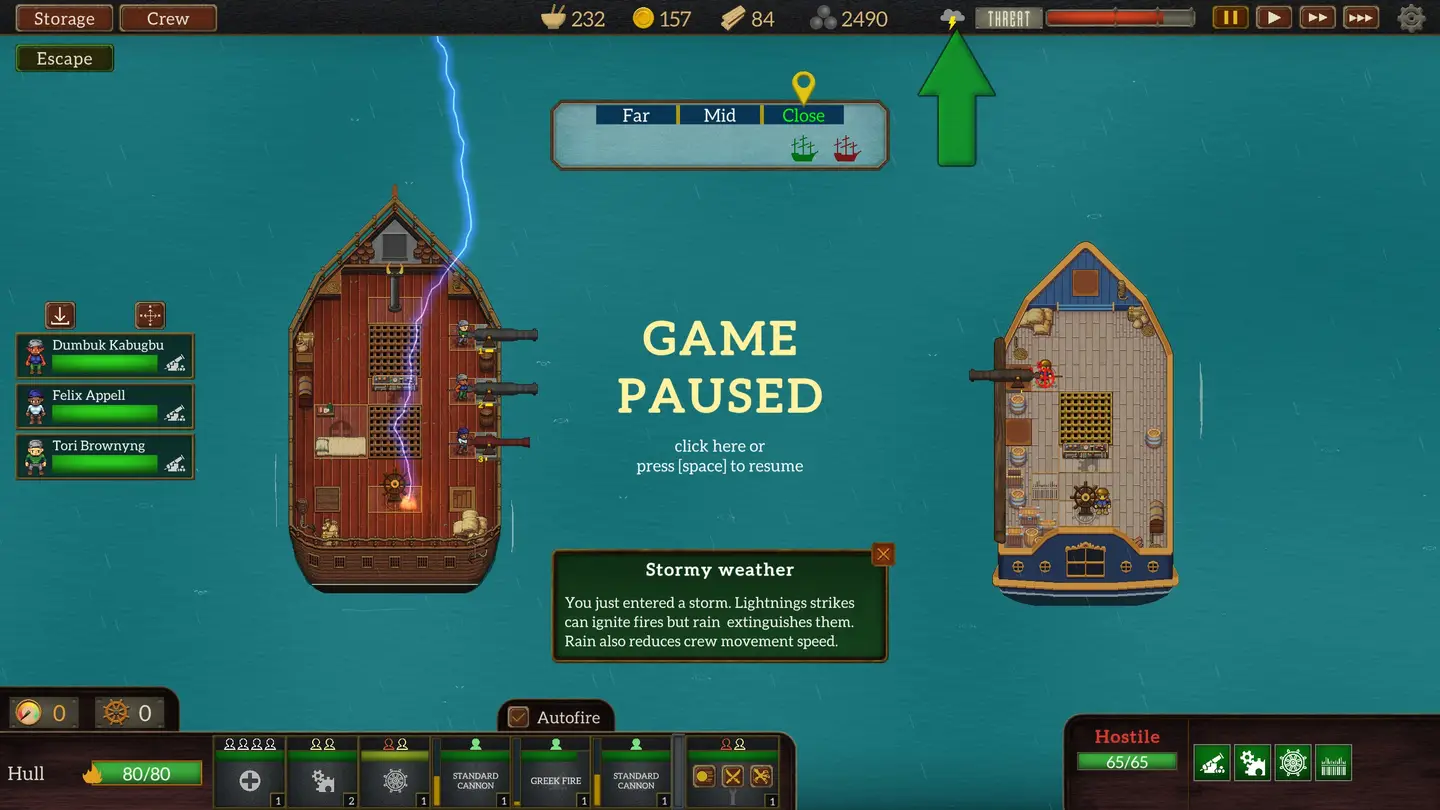Viewport: 1440px width, 810px height.
Task: Open settings with the gear icon
Action: [x=1411, y=18]
